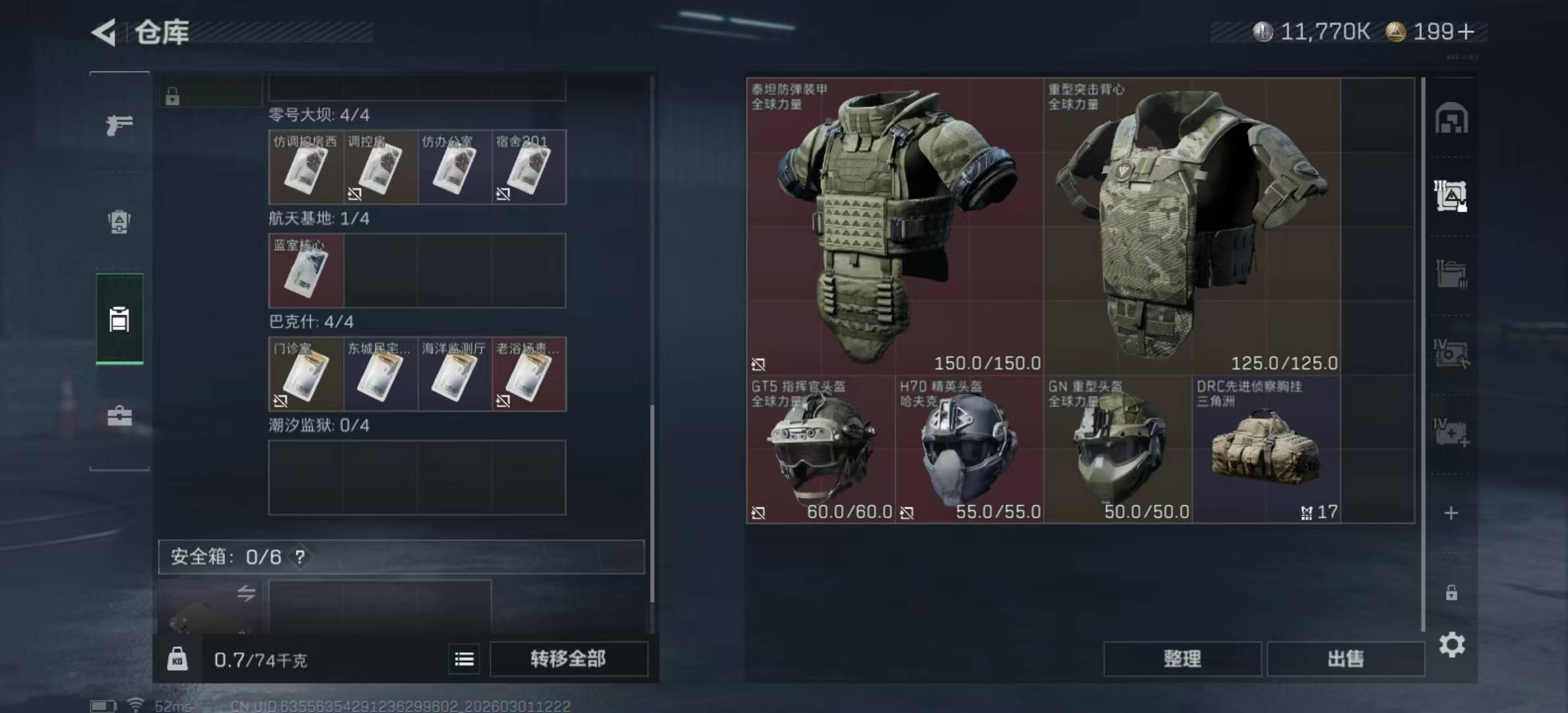Select the 蓝室核心 keycard under 航天基地
This screenshot has height=713, width=1568.
[306, 271]
